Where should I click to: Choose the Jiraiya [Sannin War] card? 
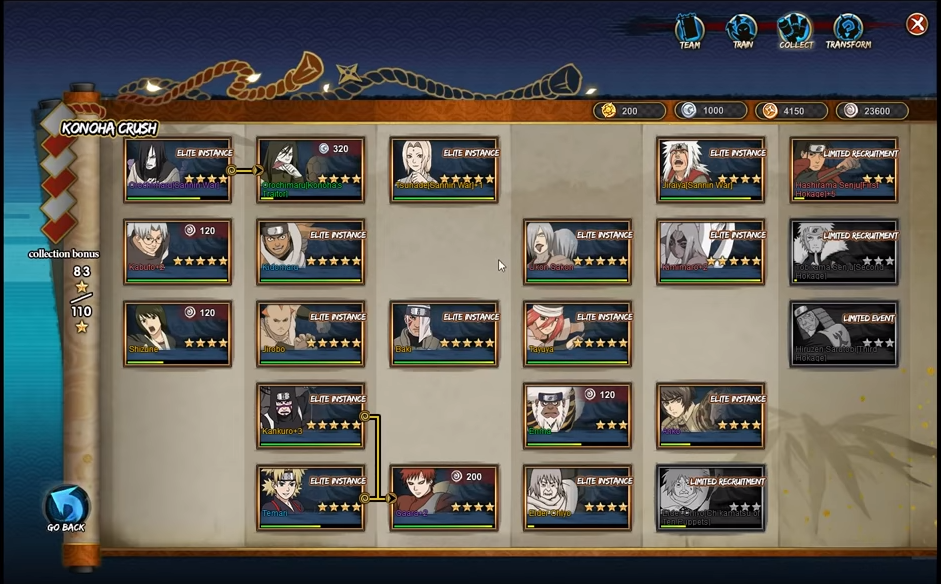click(x=711, y=170)
